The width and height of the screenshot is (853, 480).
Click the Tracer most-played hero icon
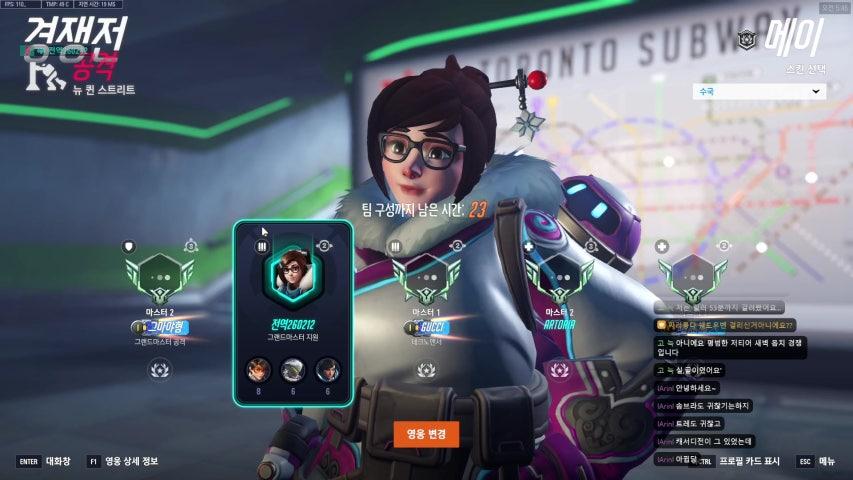[259, 370]
